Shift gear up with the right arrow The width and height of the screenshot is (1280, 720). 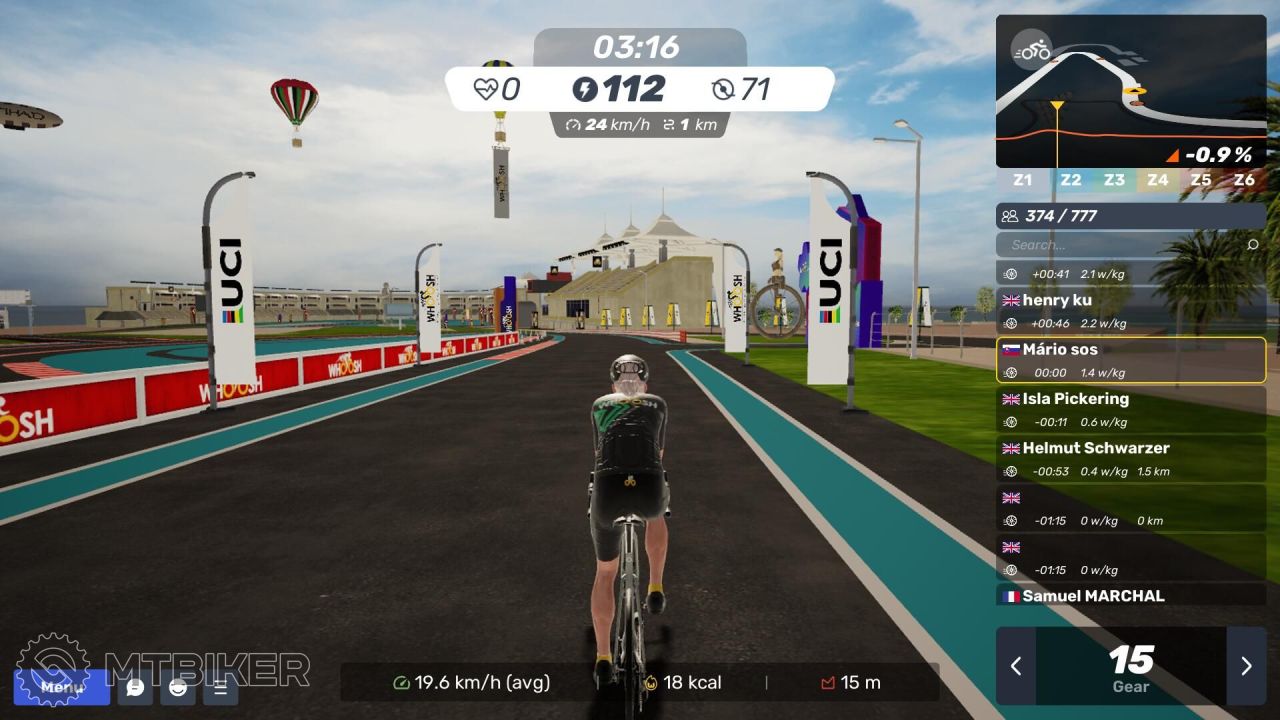(1246, 666)
